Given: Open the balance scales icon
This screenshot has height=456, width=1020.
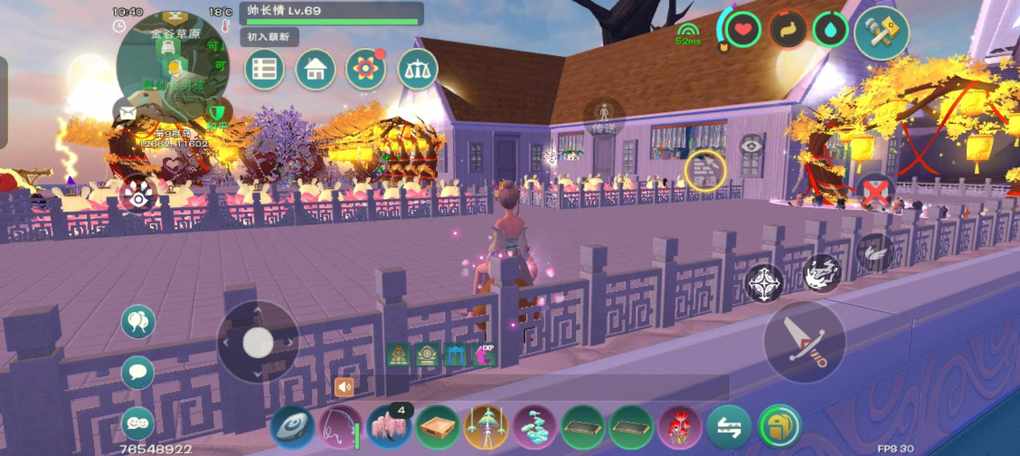Looking at the screenshot, I should click(417, 69).
